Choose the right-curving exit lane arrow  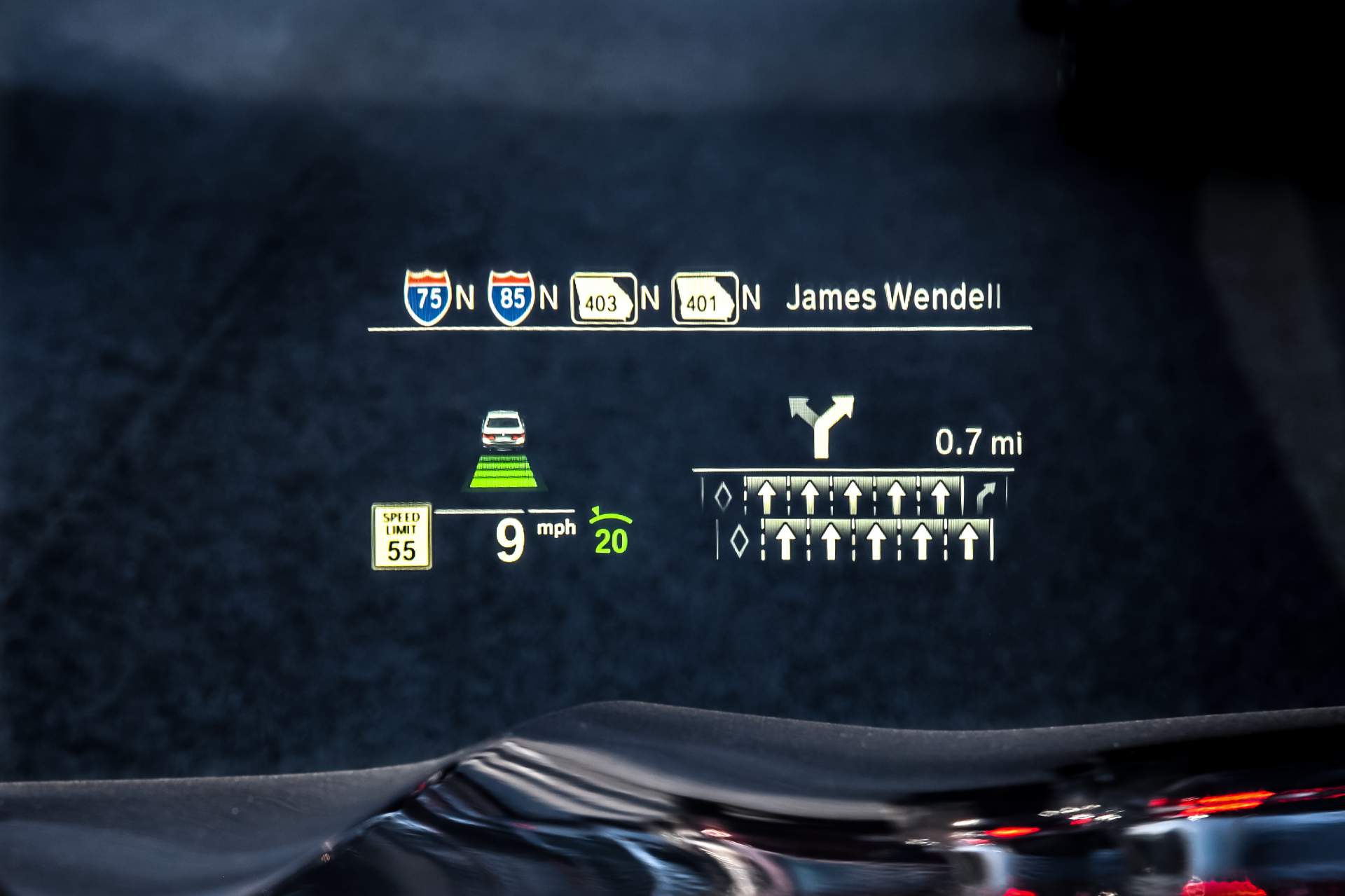[985, 497]
